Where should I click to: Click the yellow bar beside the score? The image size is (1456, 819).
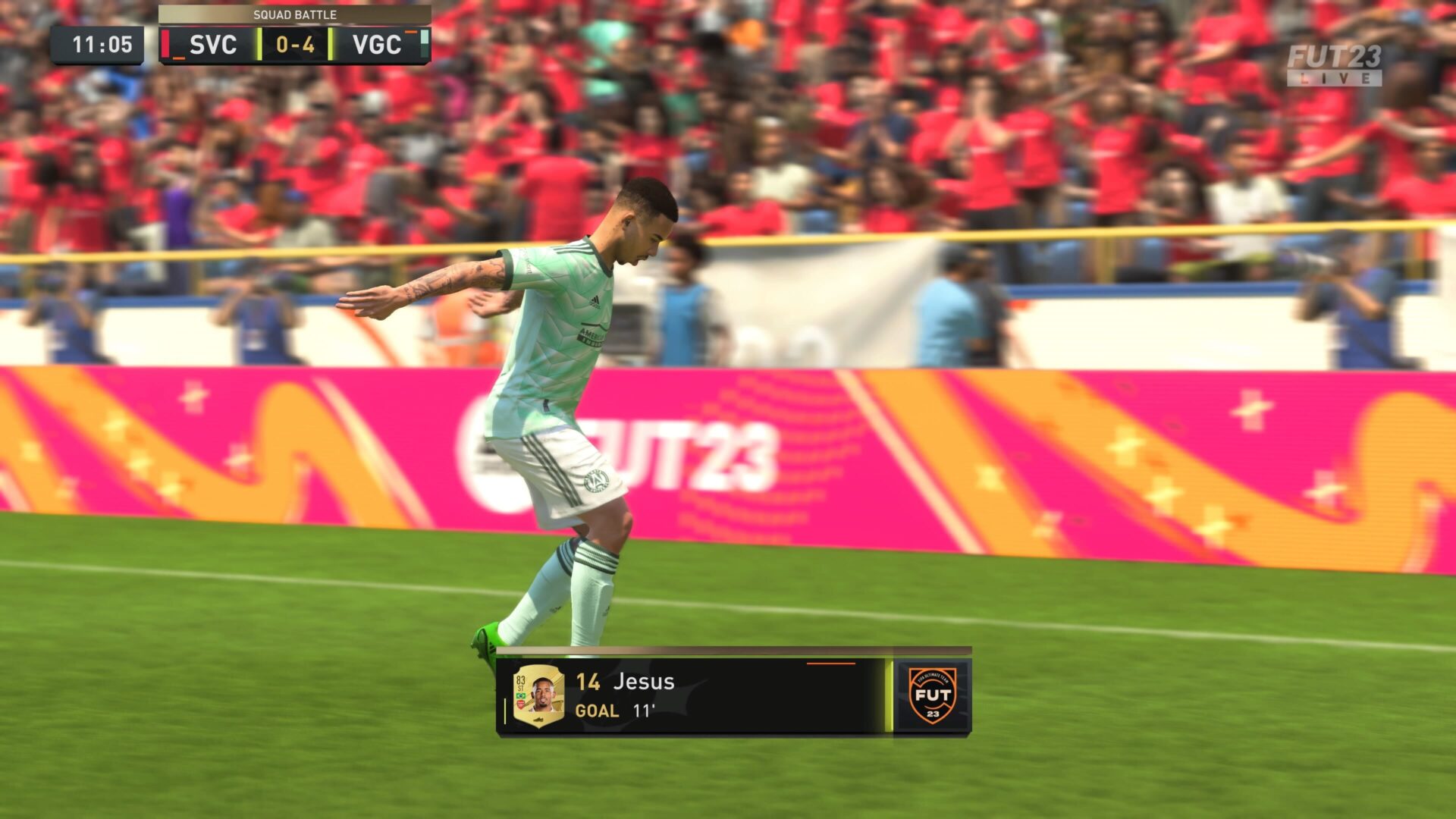point(259,44)
